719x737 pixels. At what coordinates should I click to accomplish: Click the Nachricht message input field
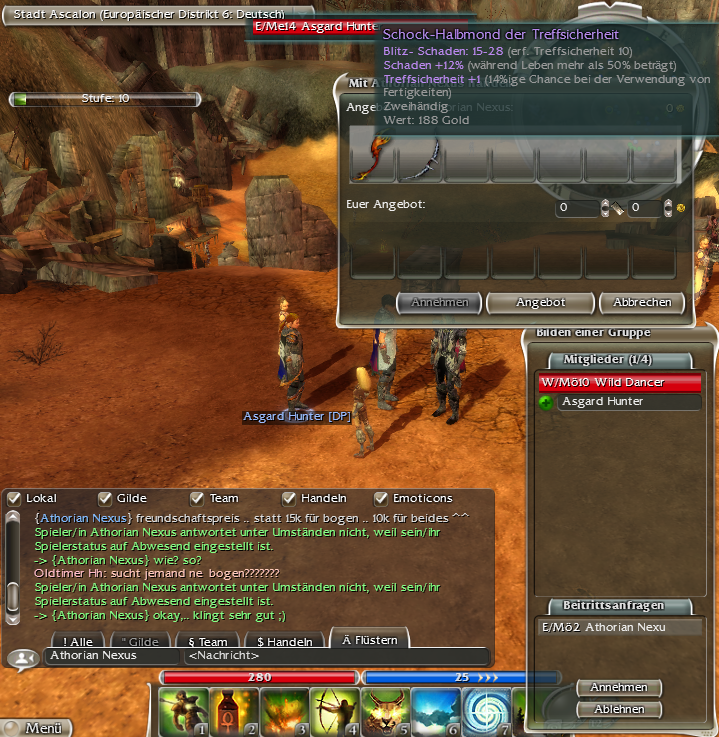(335, 657)
